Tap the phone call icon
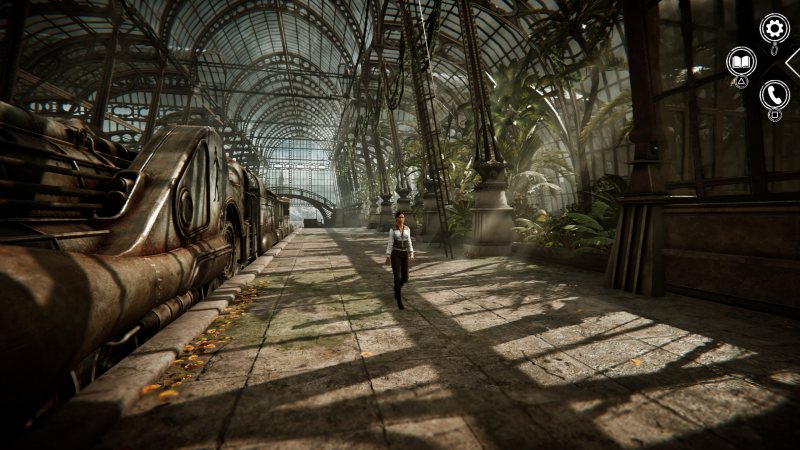Image resolution: width=800 pixels, height=450 pixels. pyautogui.click(x=774, y=95)
